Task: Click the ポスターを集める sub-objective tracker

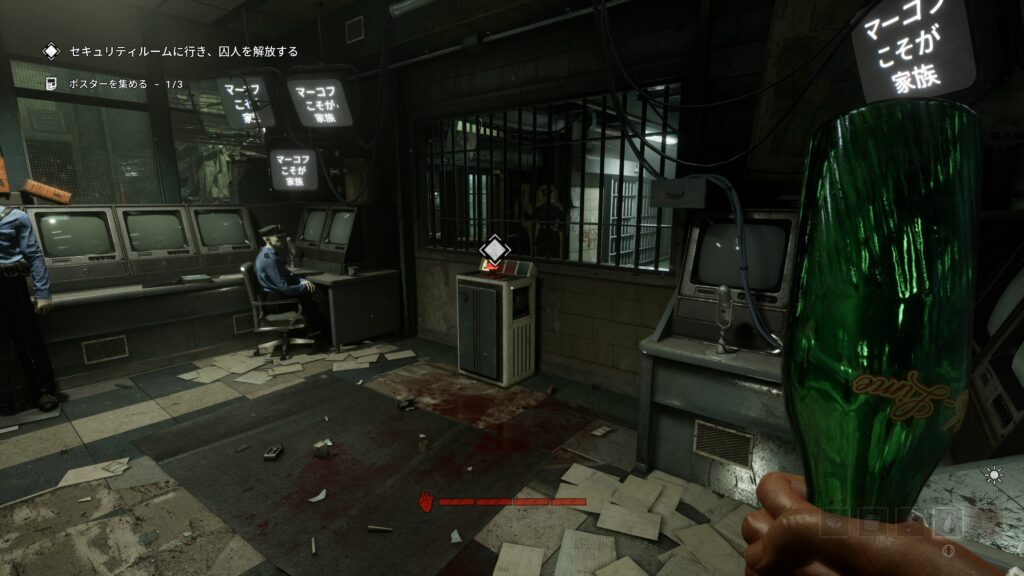Action: tap(125, 84)
